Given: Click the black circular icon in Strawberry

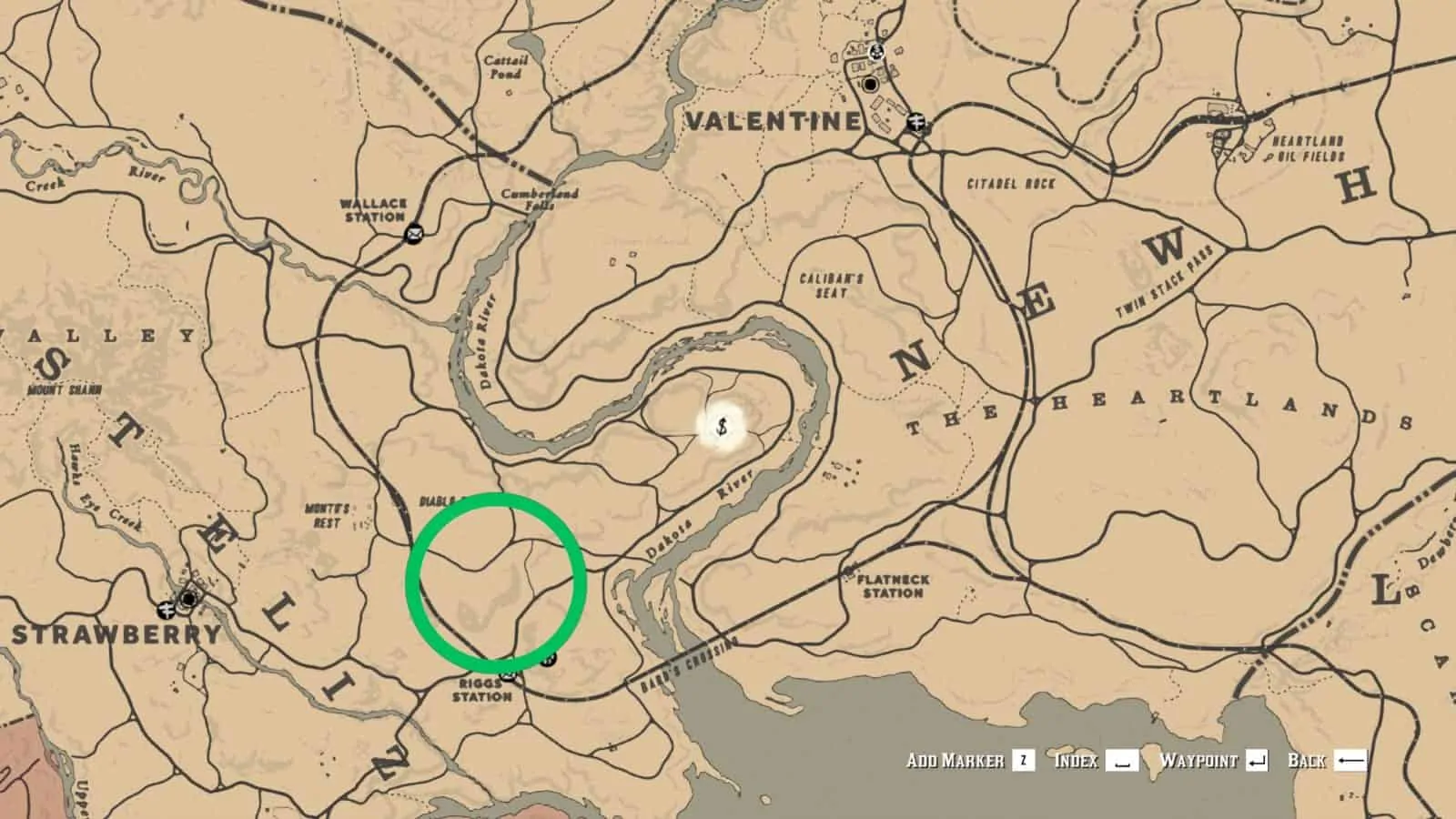Looking at the screenshot, I should [187, 599].
